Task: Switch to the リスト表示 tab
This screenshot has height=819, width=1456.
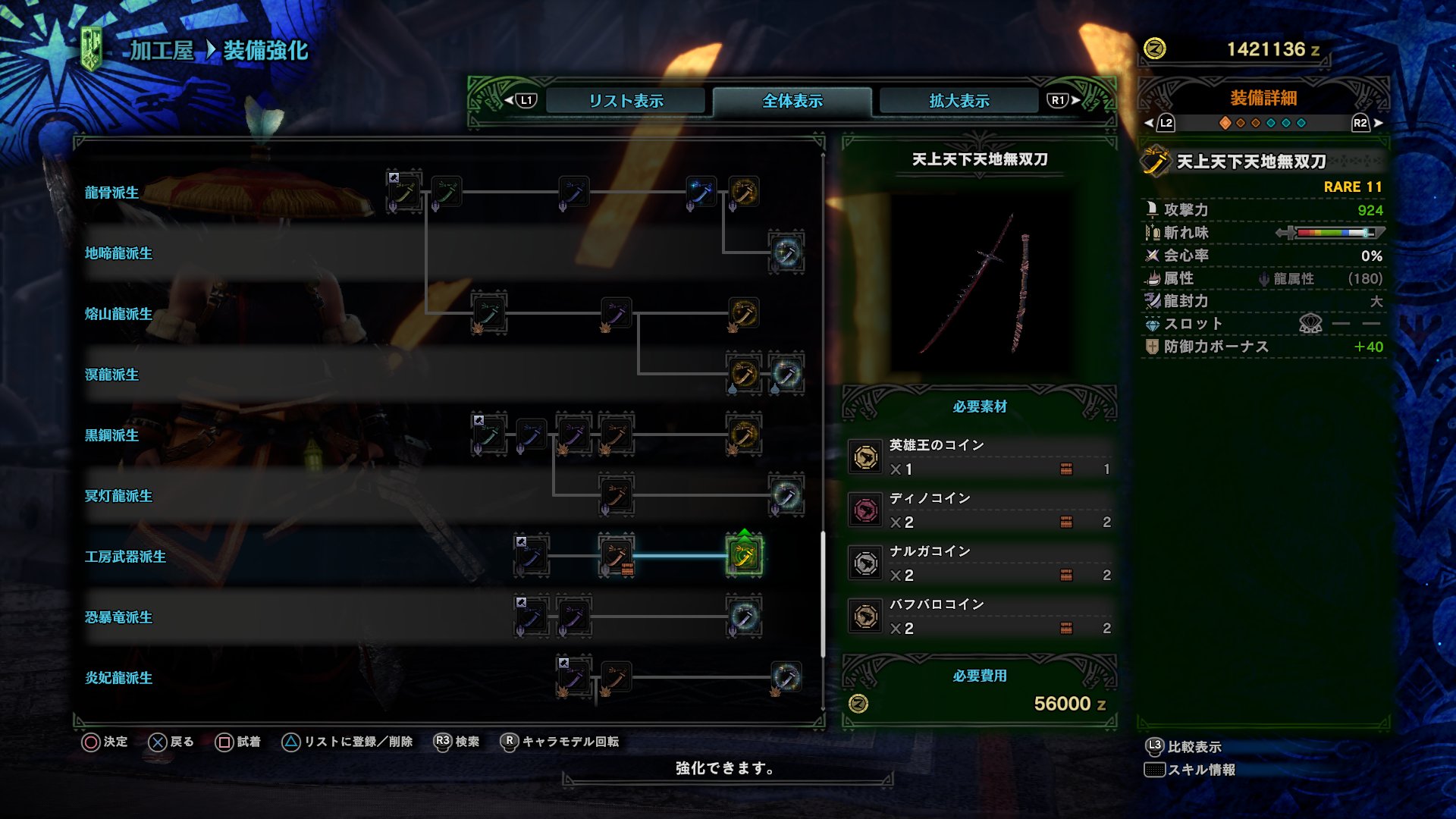Action: tap(626, 101)
